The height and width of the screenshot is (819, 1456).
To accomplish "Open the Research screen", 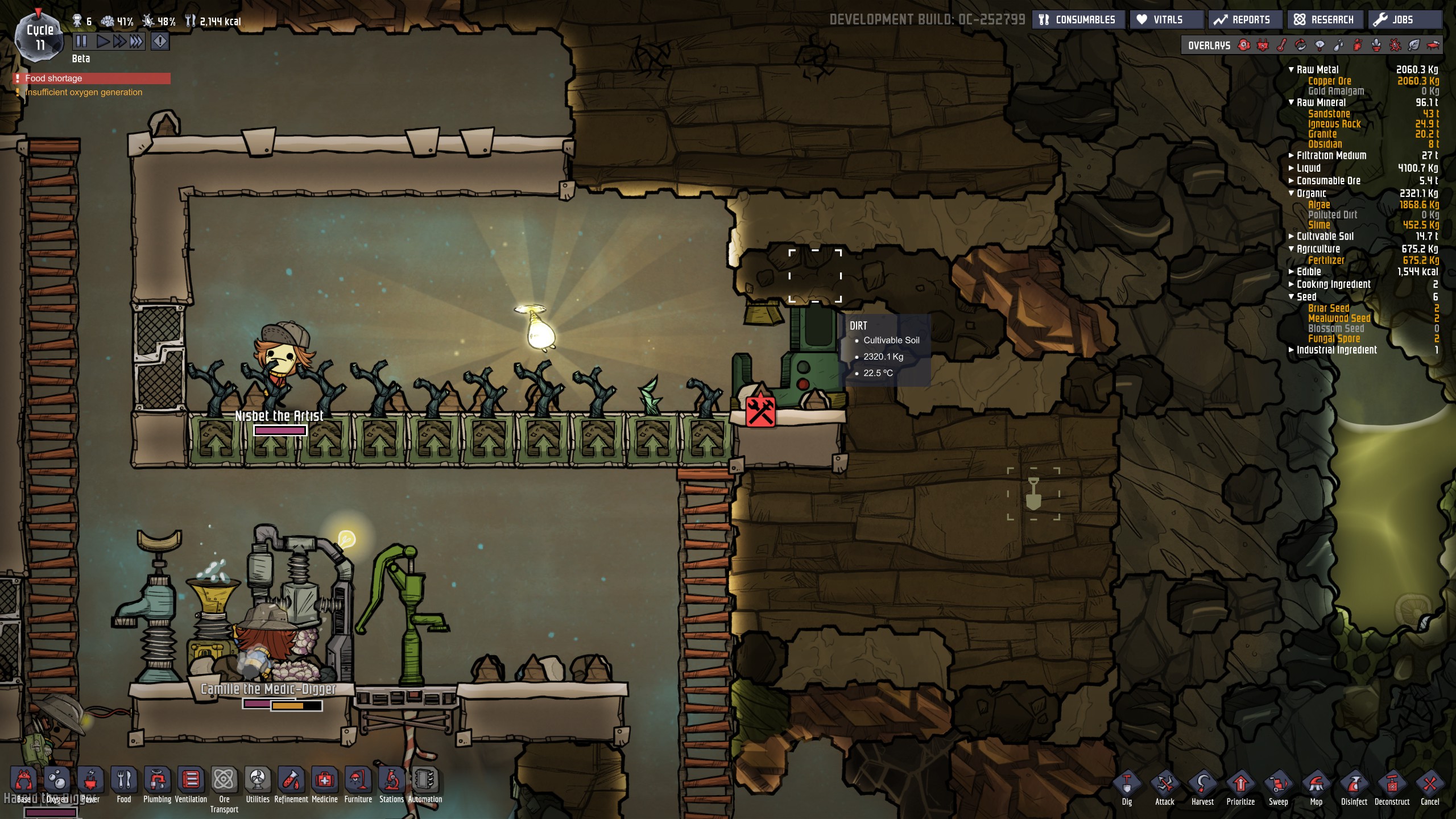I will click(1324, 20).
